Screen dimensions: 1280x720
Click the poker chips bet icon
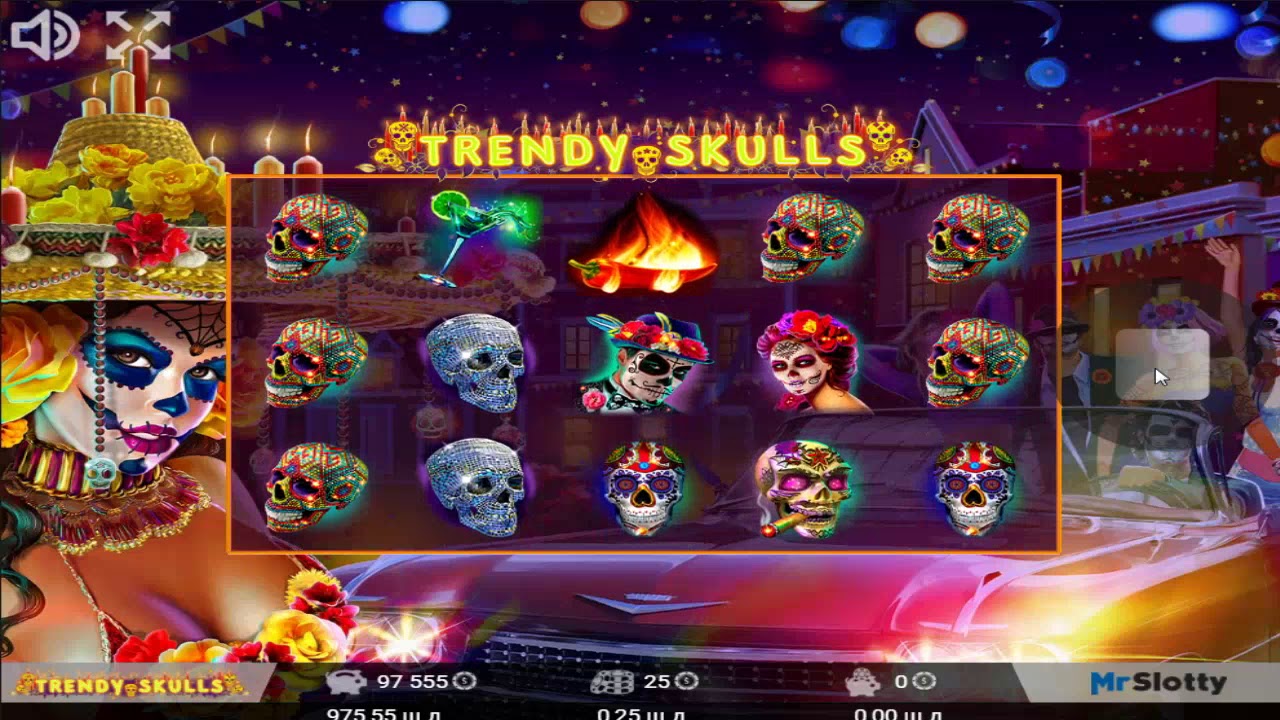tap(614, 684)
